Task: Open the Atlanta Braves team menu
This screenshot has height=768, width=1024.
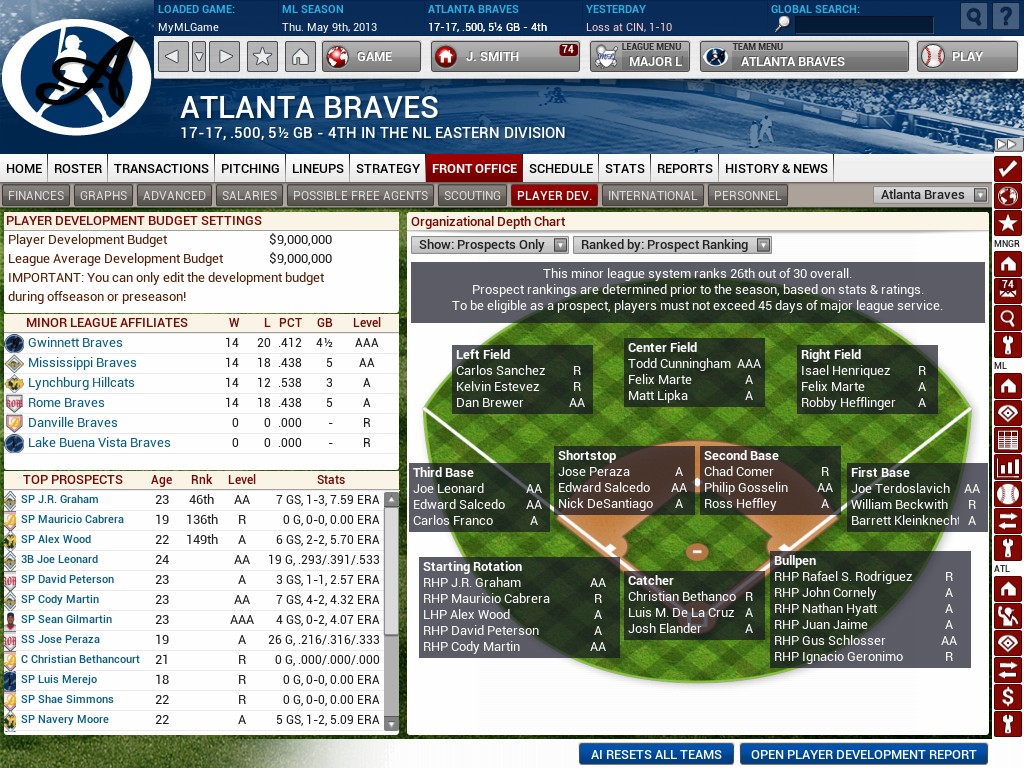Action: pyautogui.click(x=804, y=56)
